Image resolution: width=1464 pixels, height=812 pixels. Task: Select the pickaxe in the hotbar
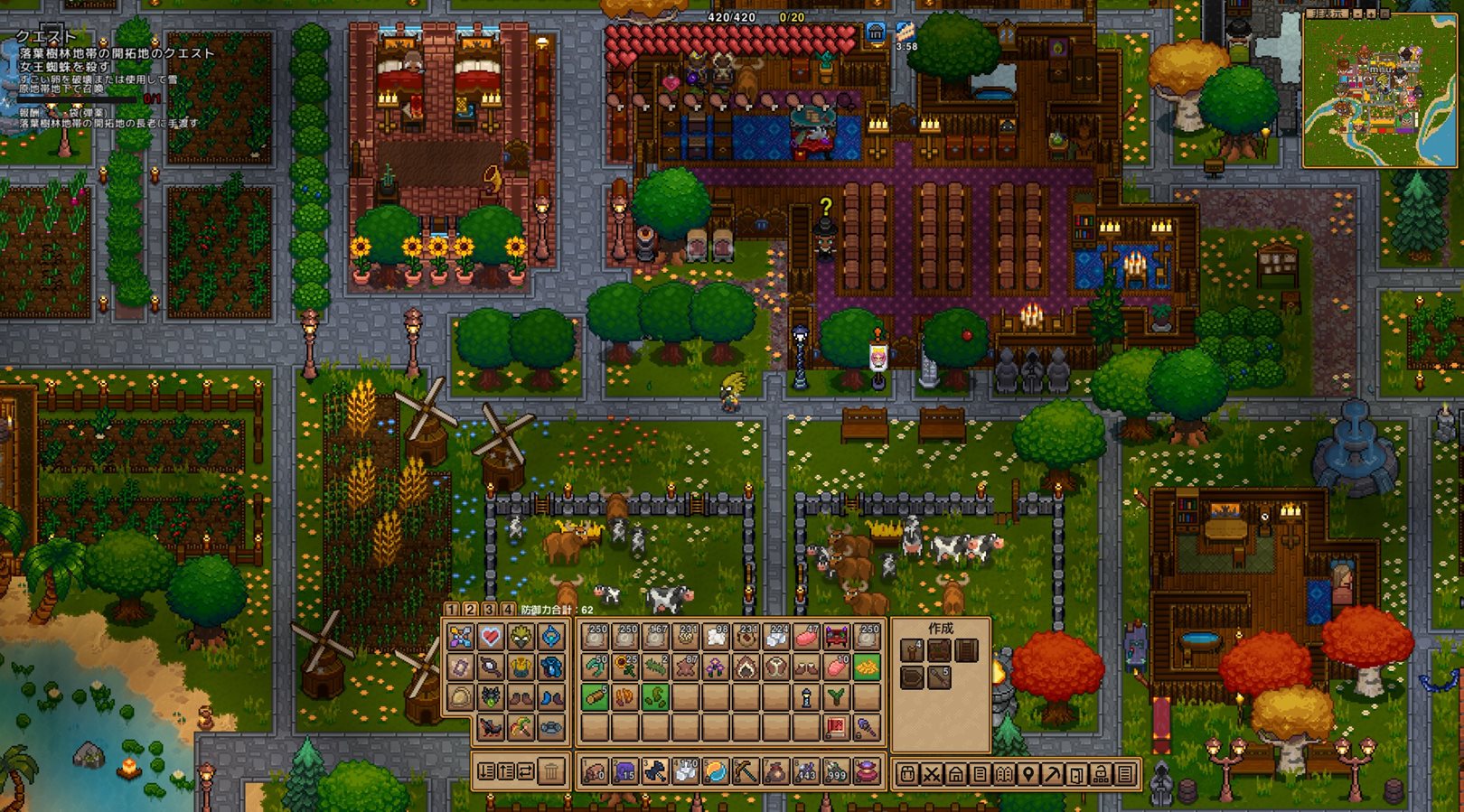[x=745, y=772]
